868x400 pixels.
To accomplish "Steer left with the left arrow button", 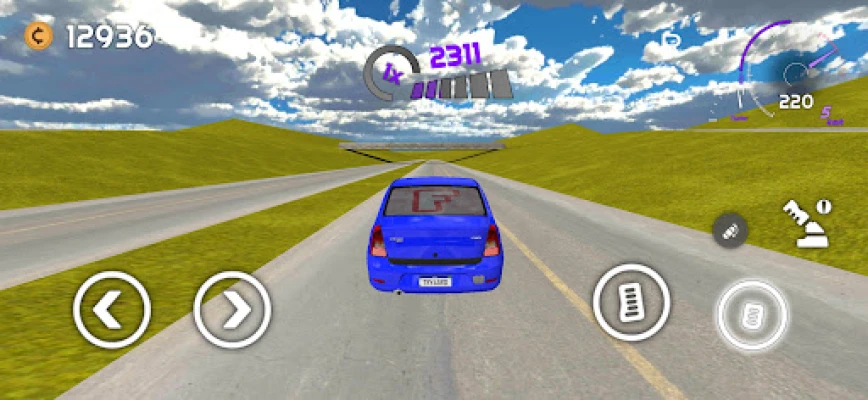I will (111, 310).
